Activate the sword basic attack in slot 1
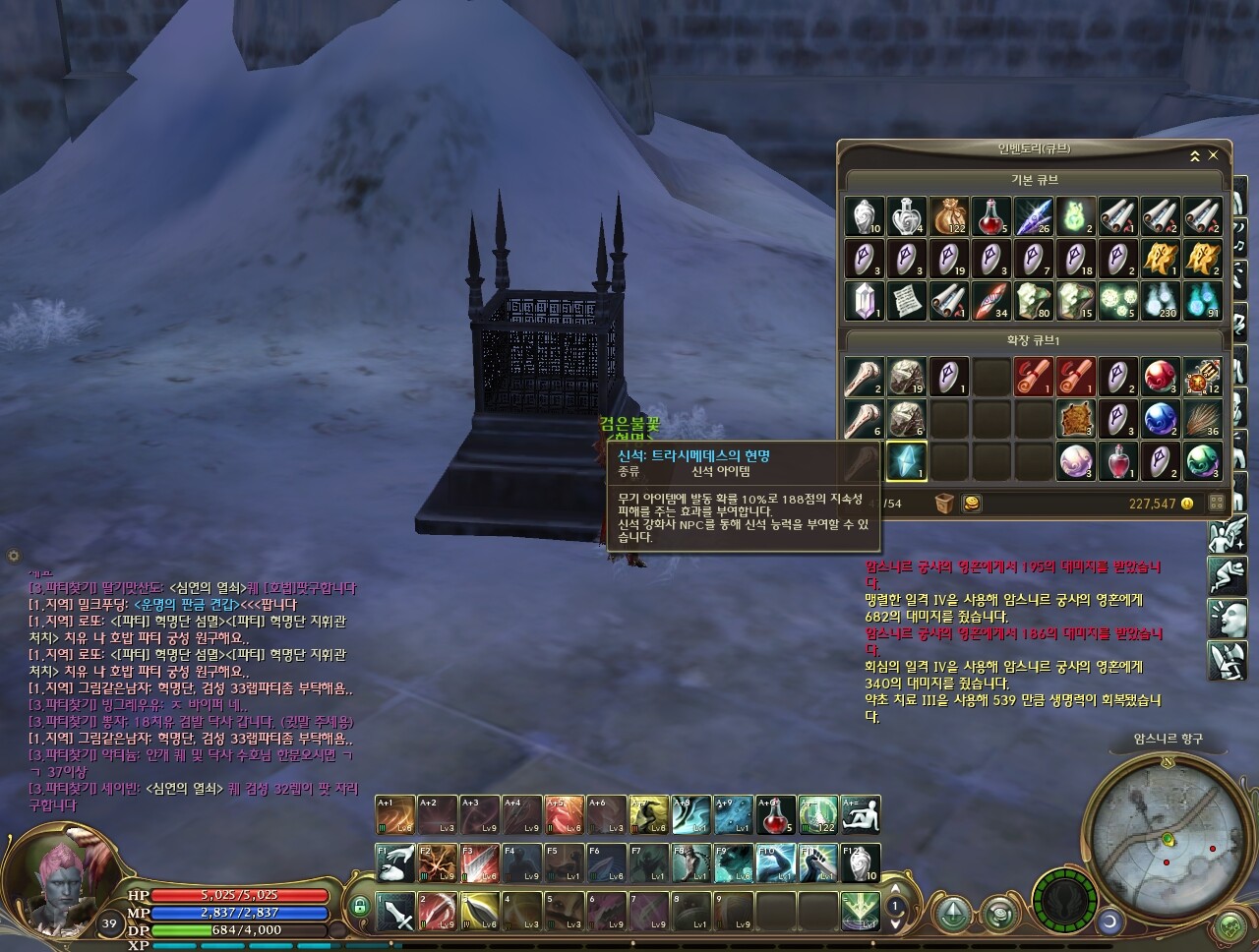This screenshot has height=952, width=1259. pos(396,912)
